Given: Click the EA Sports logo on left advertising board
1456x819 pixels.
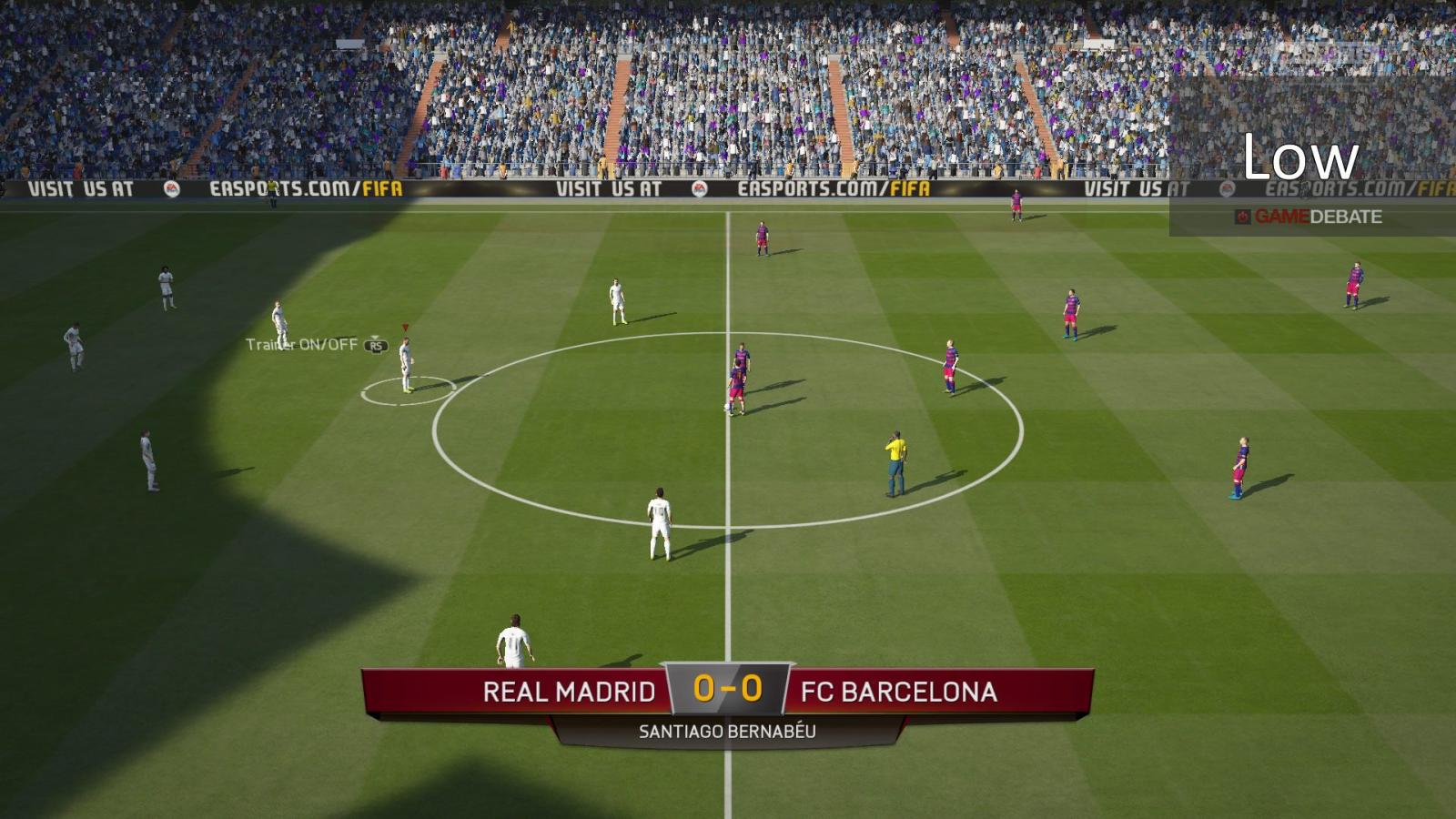Looking at the screenshot, I should 173,189.
